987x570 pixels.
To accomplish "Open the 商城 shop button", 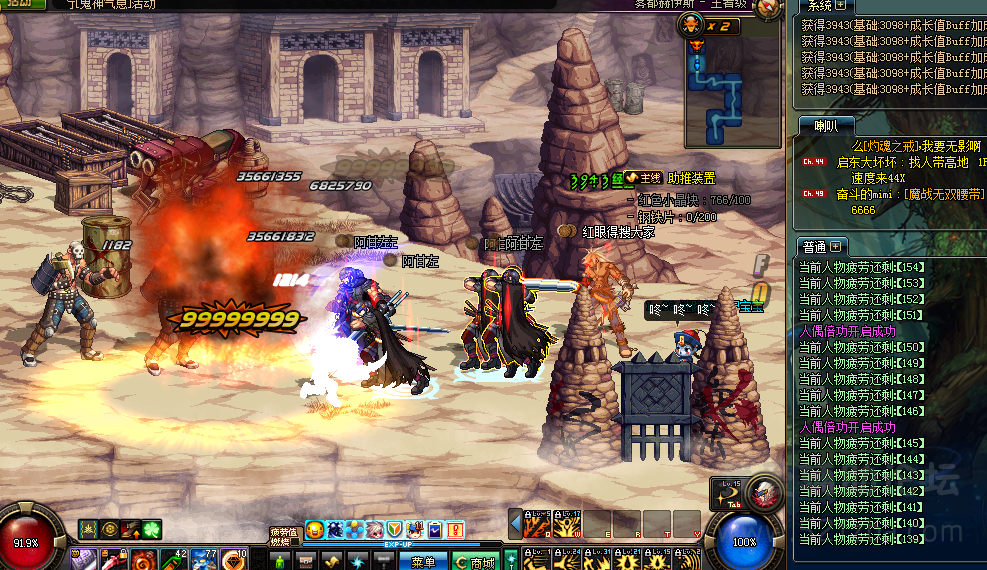I will (475, 562).
